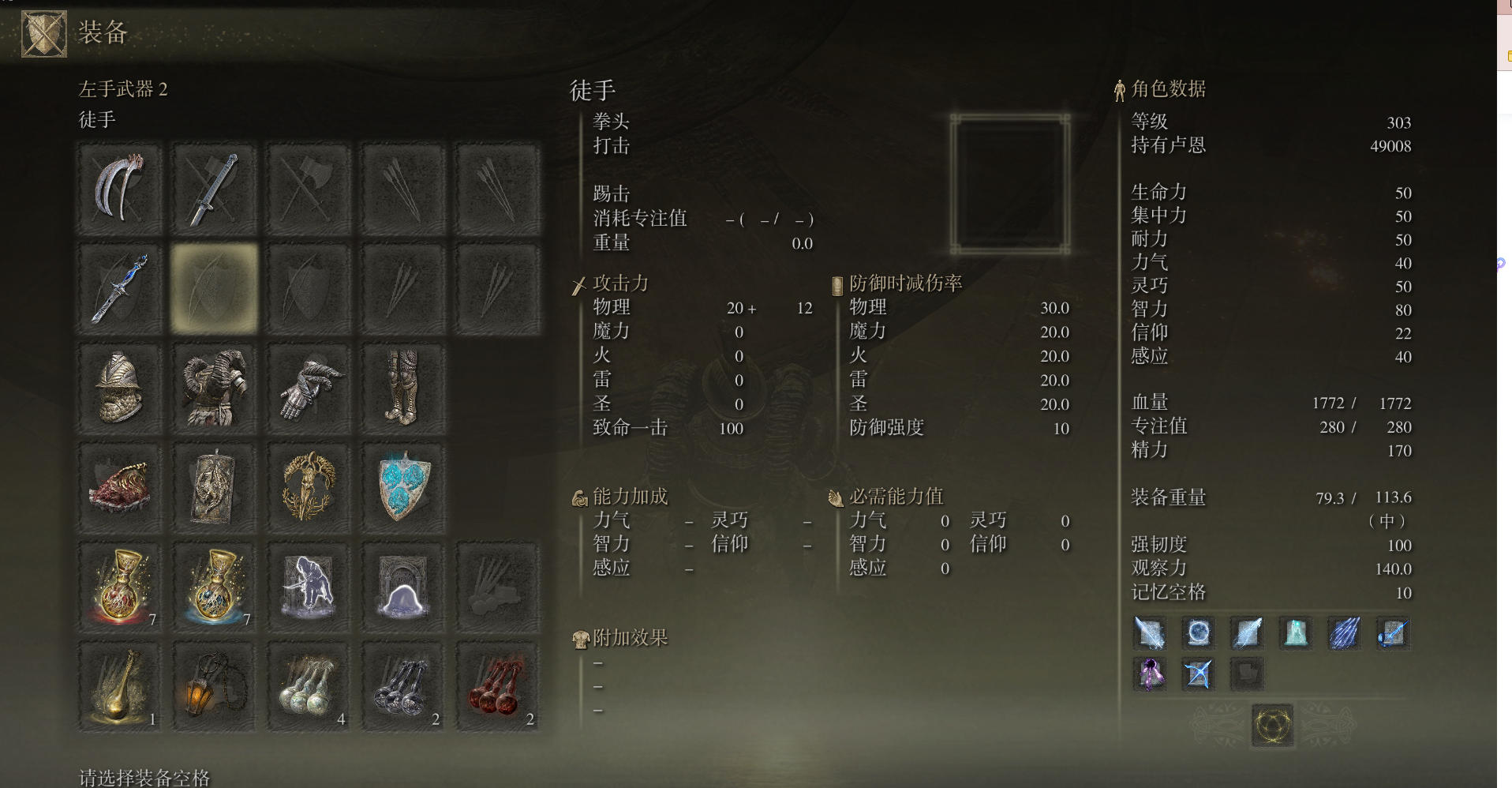Select the leg armor greaves icon

pyautogui.click(x=403, y=388)
